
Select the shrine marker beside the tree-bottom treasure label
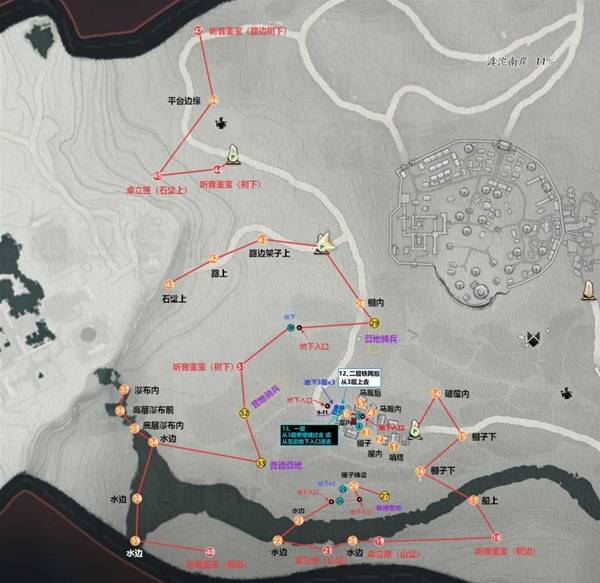pyautogui.click(x=233, y=154)
